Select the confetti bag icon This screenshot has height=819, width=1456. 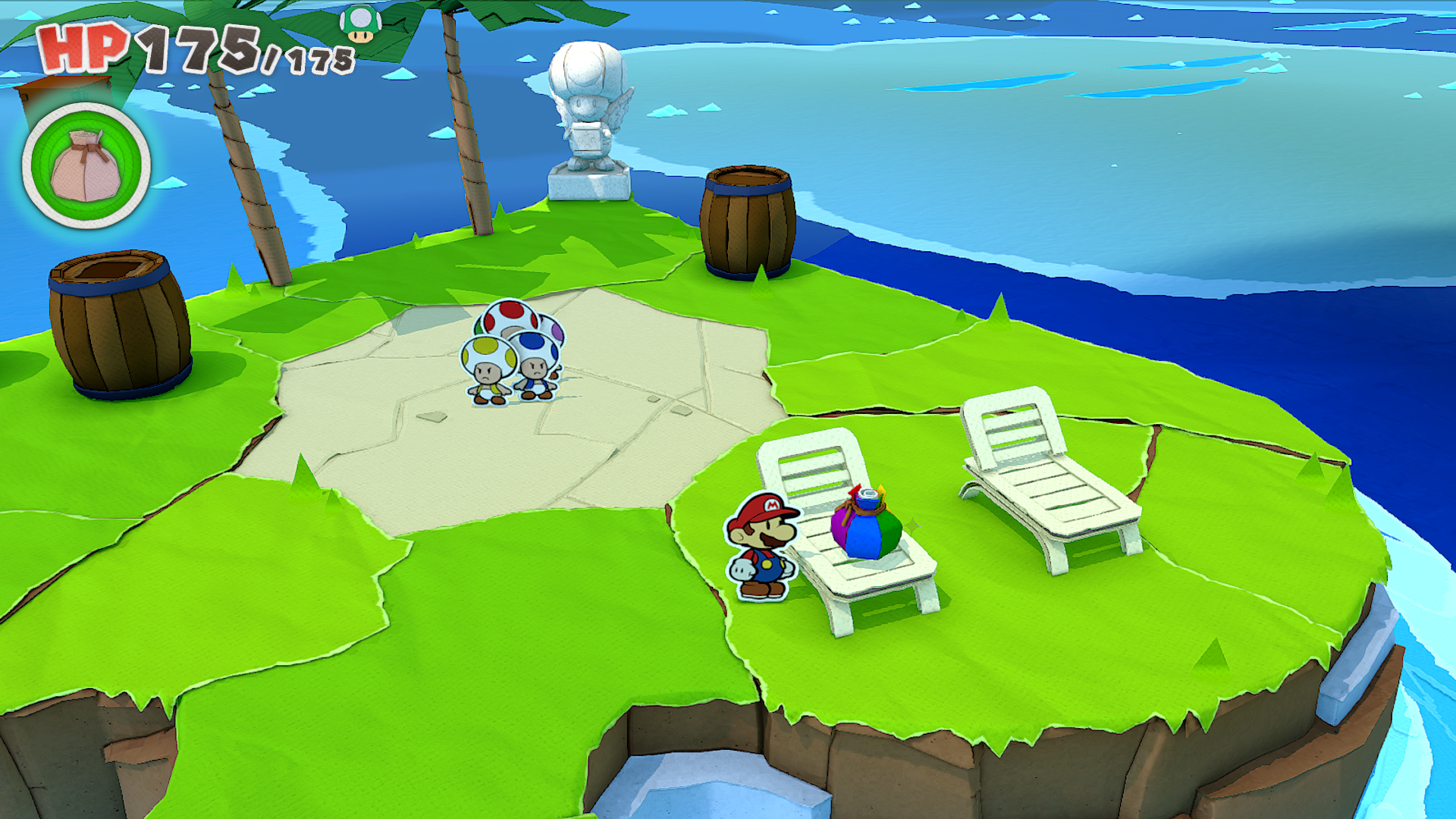(x=86, y=166)
